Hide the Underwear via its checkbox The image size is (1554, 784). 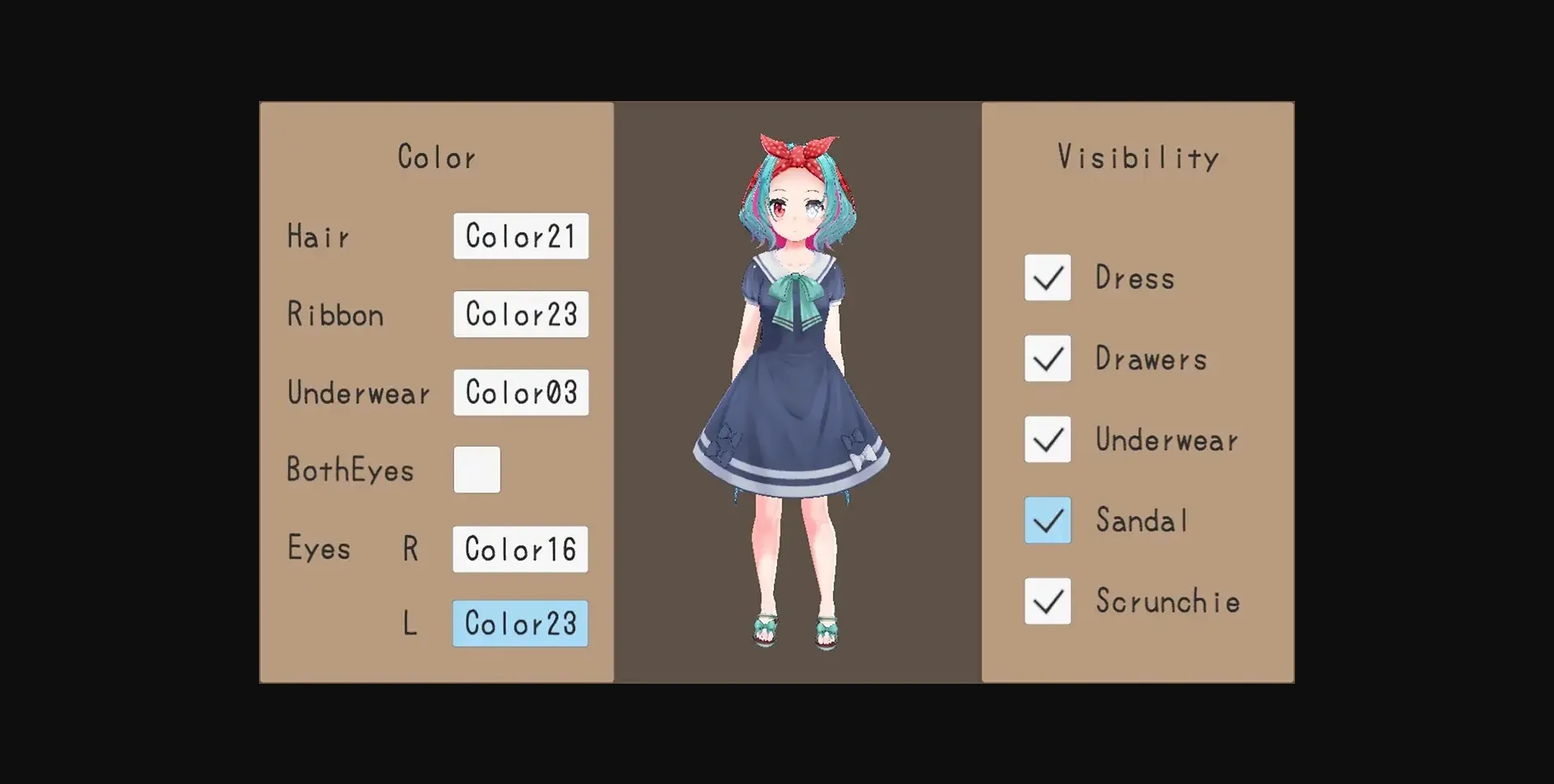[1047, 439]
